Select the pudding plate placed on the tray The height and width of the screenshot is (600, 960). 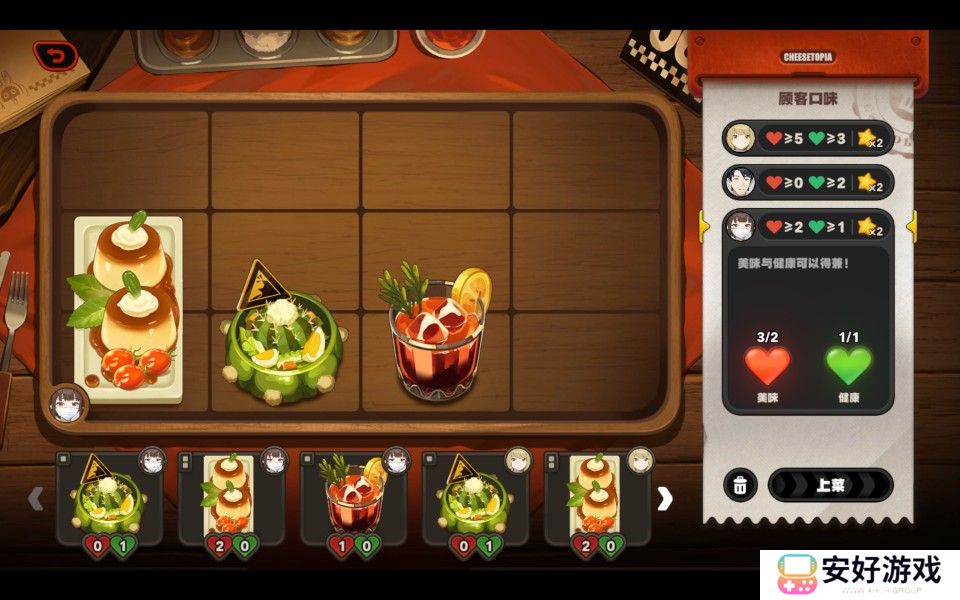[128, 305]
